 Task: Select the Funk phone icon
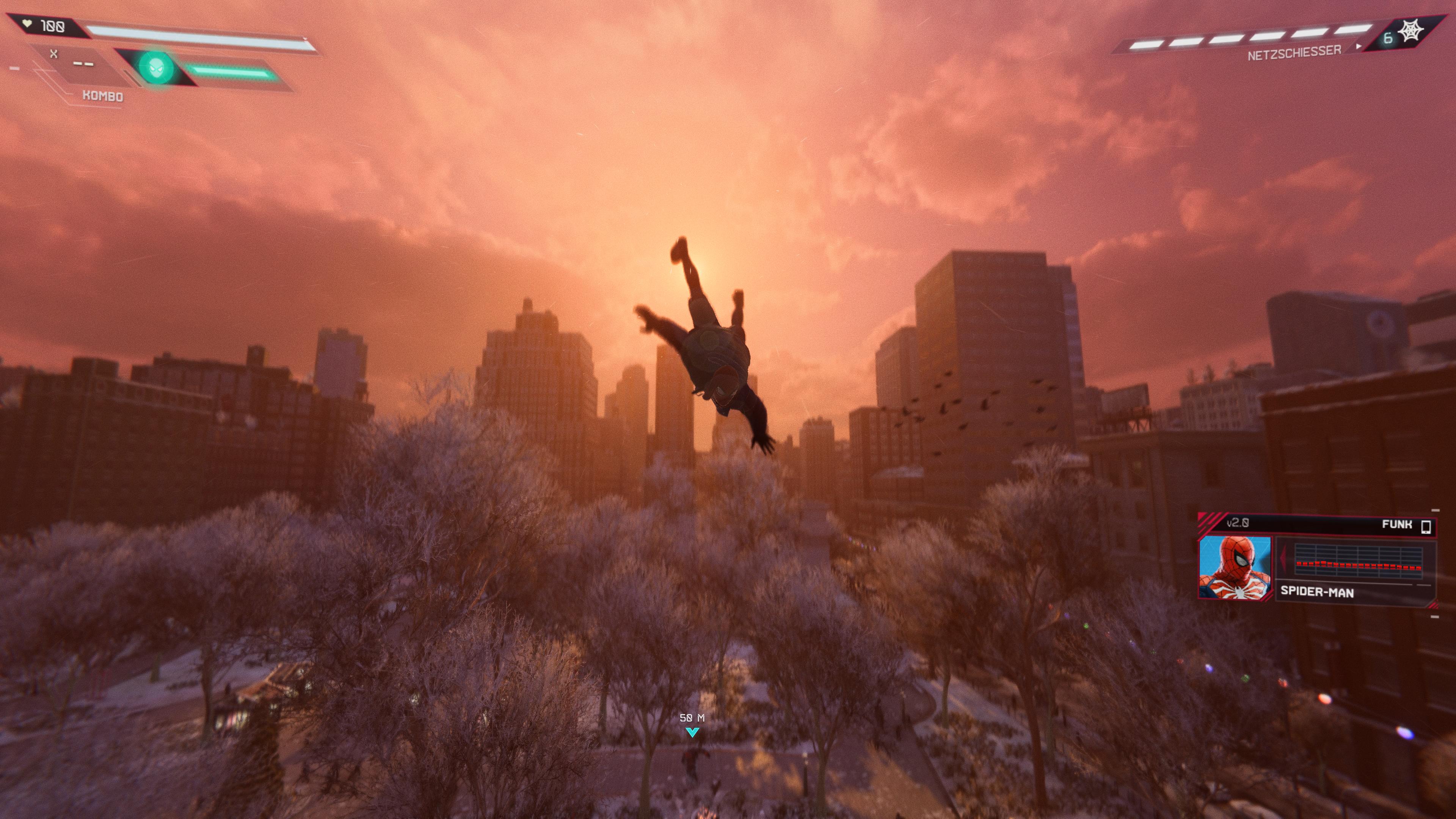coord(1426,526)
